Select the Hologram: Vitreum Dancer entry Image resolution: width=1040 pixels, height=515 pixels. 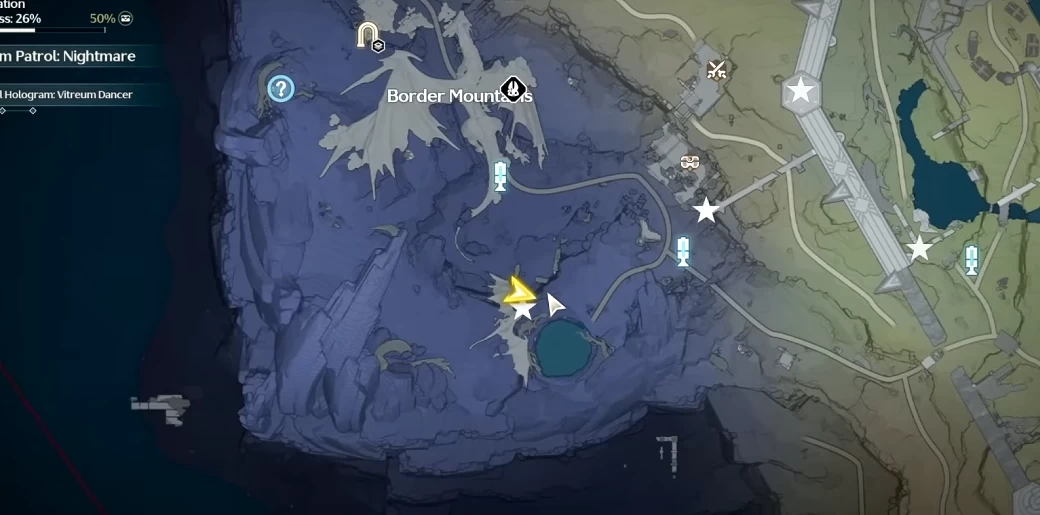tap(68, 94)
